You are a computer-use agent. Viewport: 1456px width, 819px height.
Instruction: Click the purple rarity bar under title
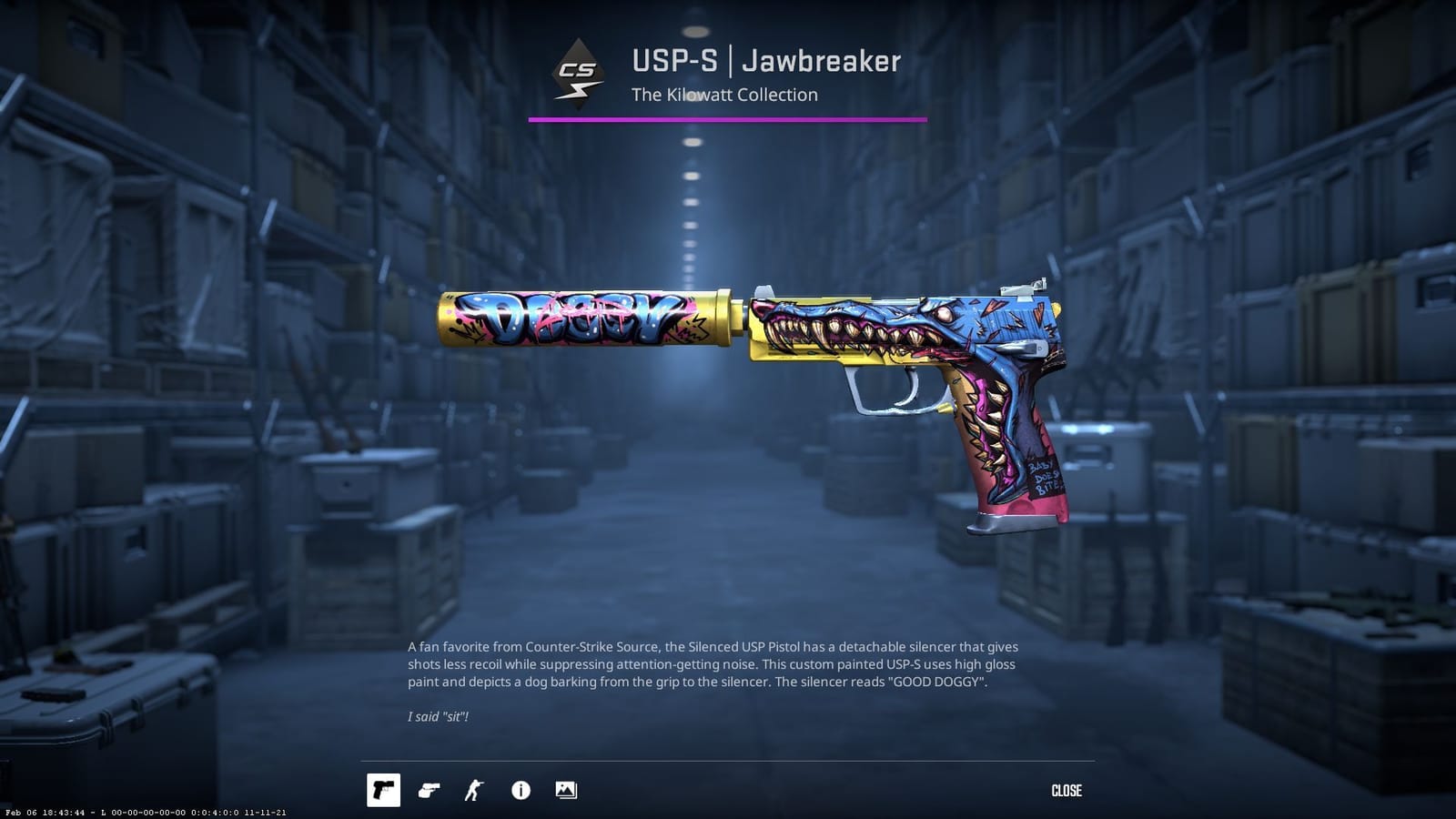pyautogui.click(x=728, y=117)
